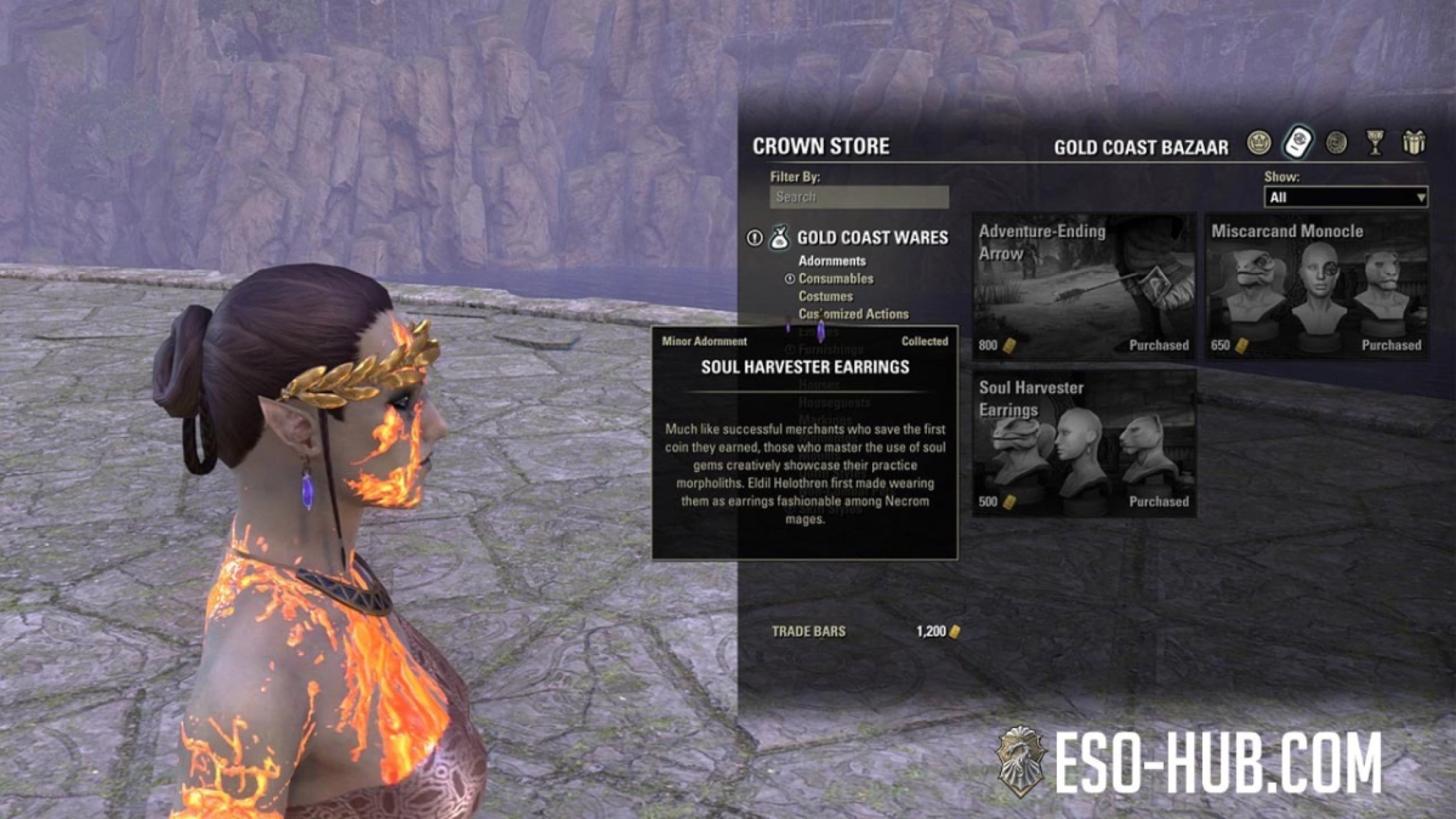
Task: Open the goblet chalice tab
Action: [1375, 143]
